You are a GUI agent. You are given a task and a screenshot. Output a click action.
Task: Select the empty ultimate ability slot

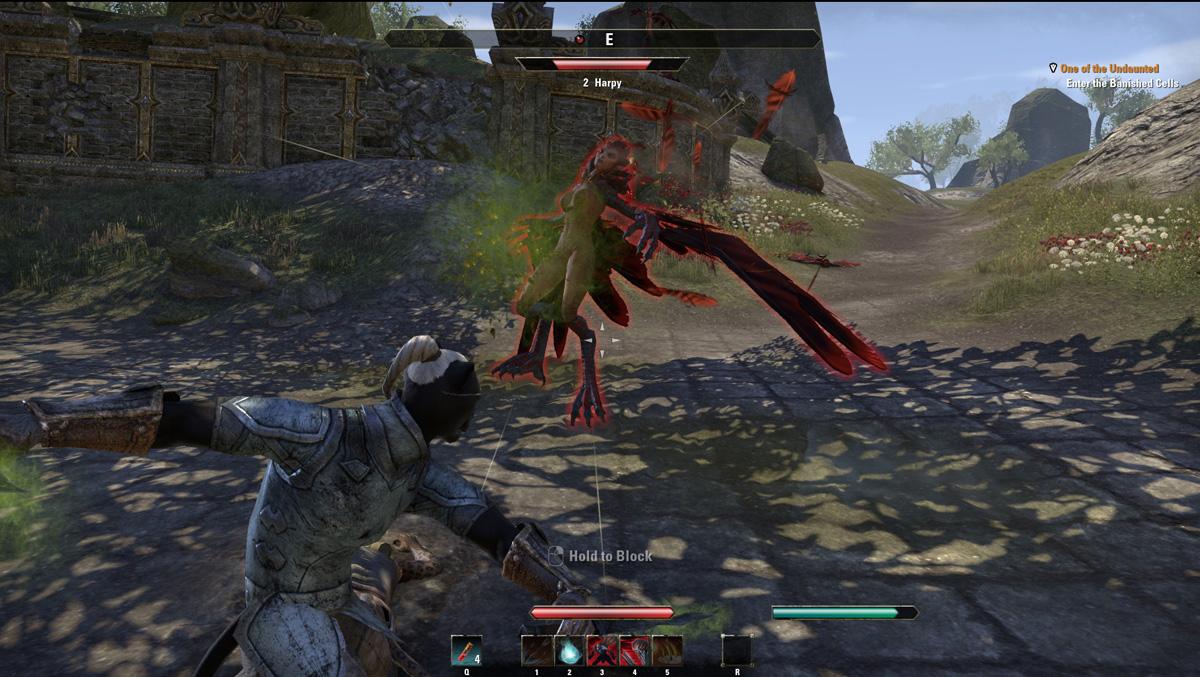737,650
